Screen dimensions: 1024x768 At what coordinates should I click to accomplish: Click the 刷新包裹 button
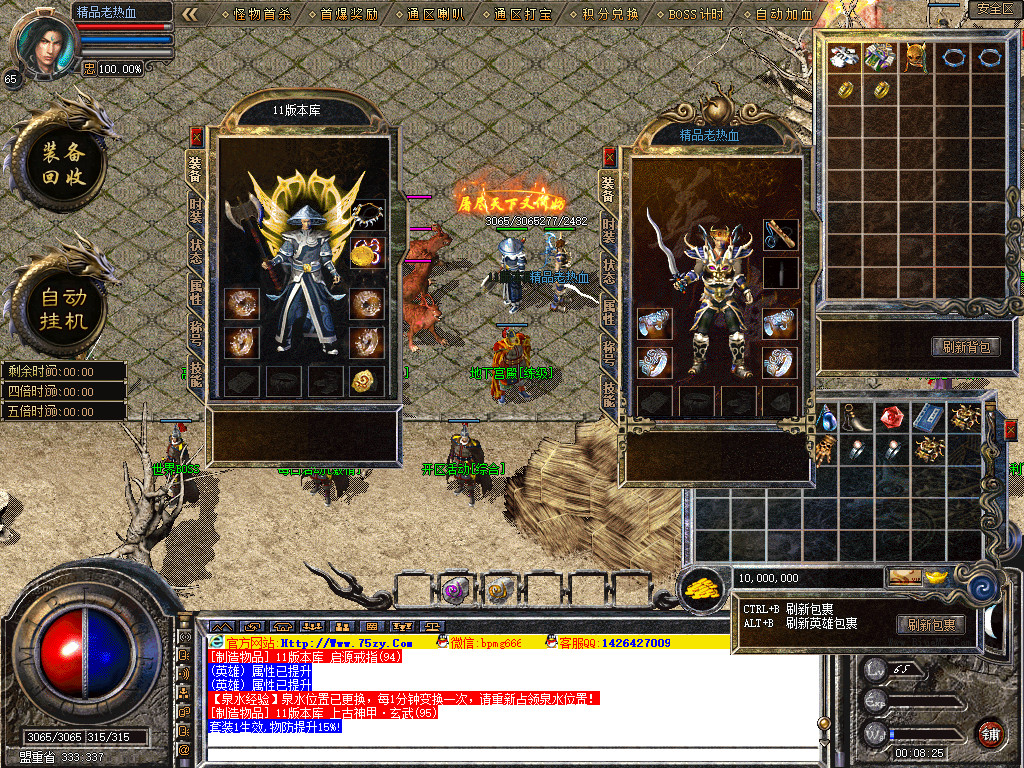coord(931,625)
